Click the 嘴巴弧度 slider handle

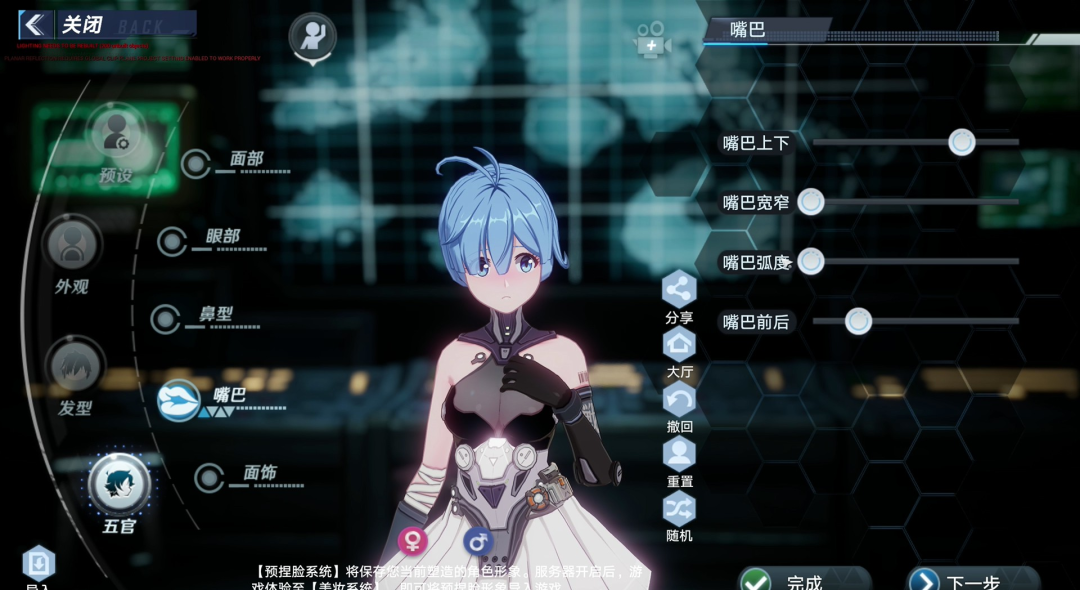[x=811, y=262]
